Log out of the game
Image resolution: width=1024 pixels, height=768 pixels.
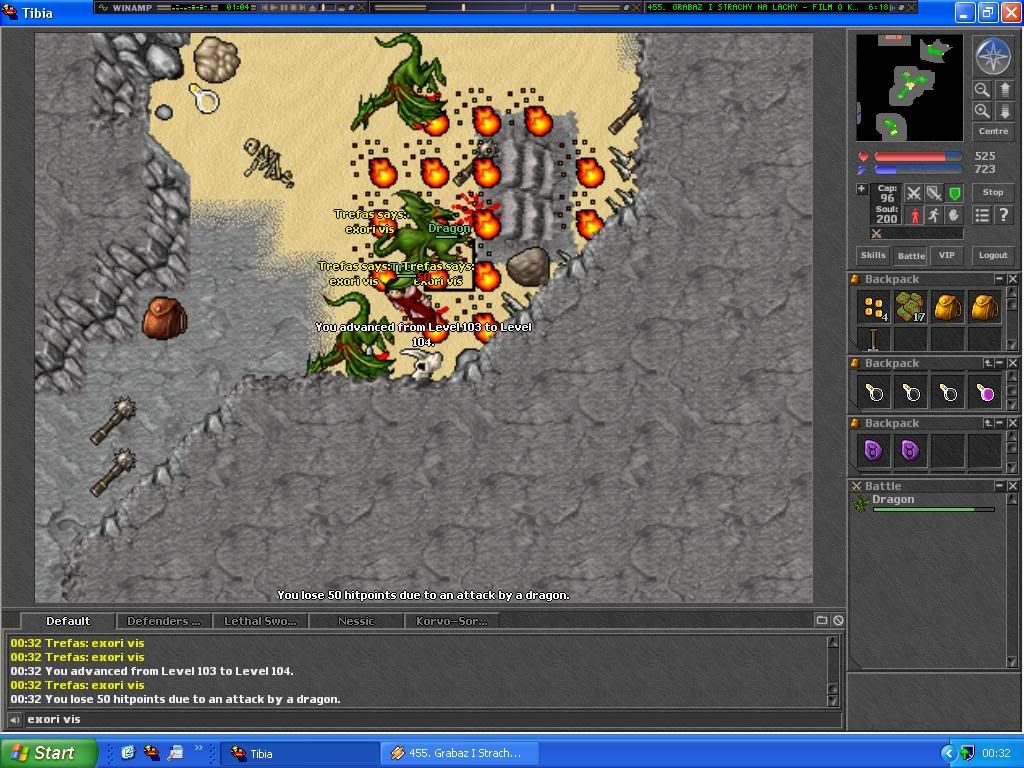(x=993, y=255)
